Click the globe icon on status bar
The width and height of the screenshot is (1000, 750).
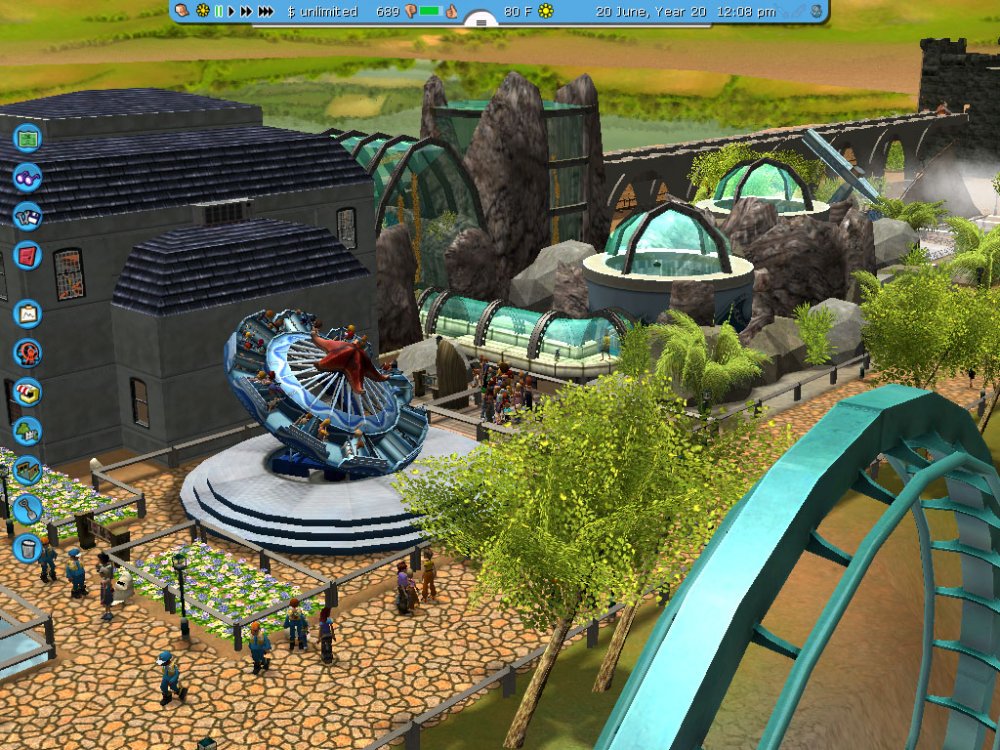(x=816, y=11)
